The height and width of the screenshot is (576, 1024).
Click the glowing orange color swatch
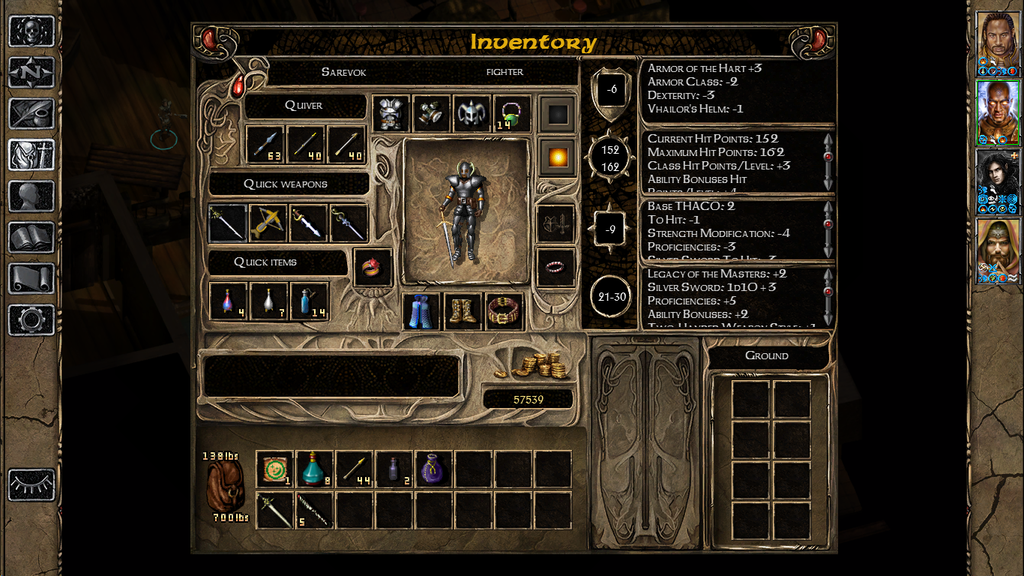tap(555, 156)
